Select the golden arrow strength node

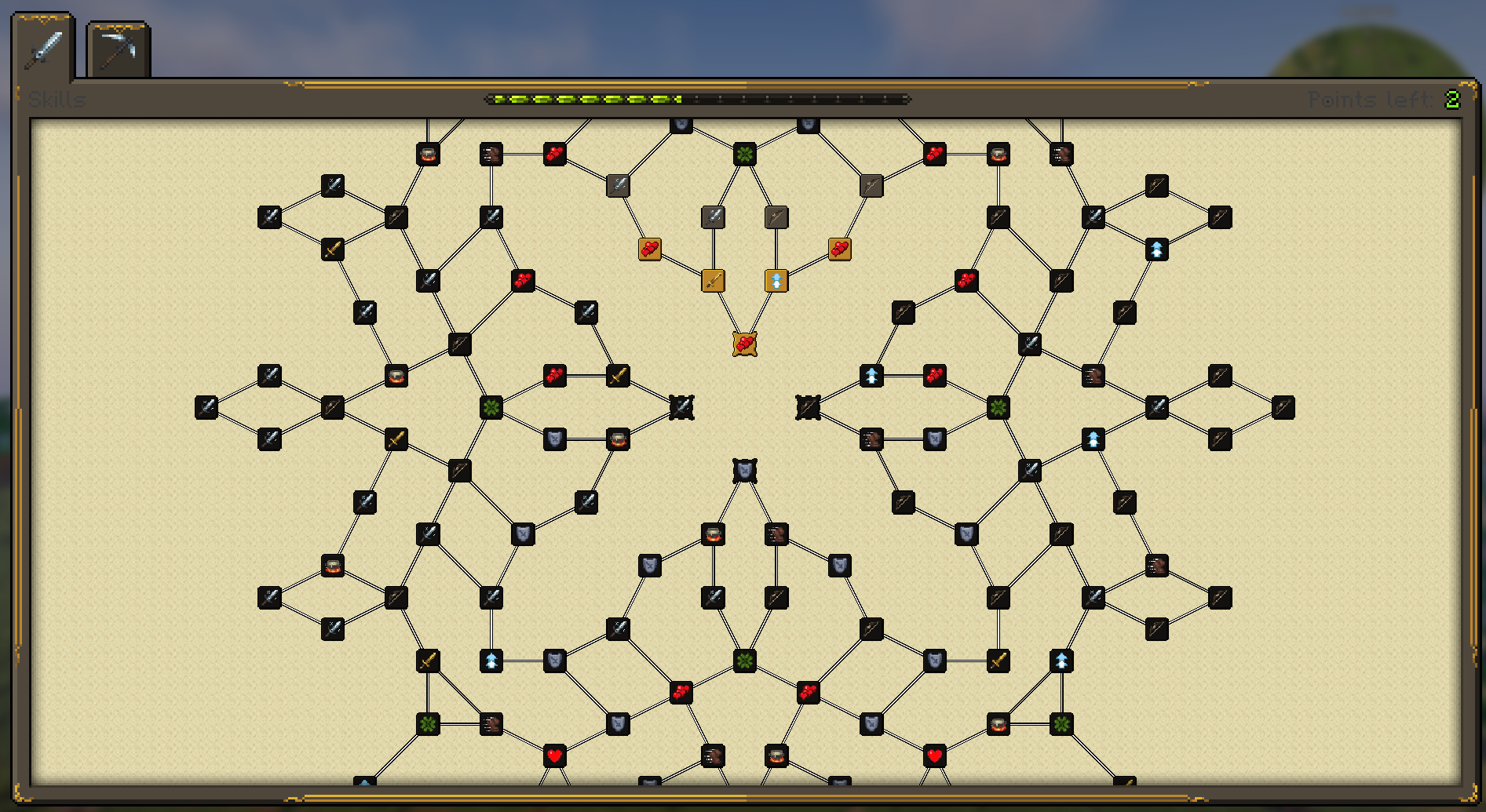tap(776, 280)
